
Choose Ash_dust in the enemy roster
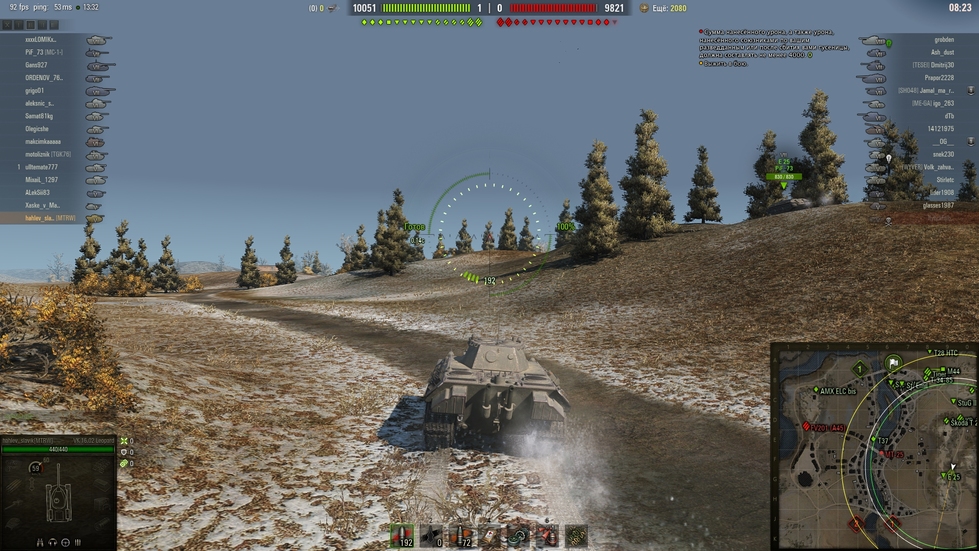942,52
